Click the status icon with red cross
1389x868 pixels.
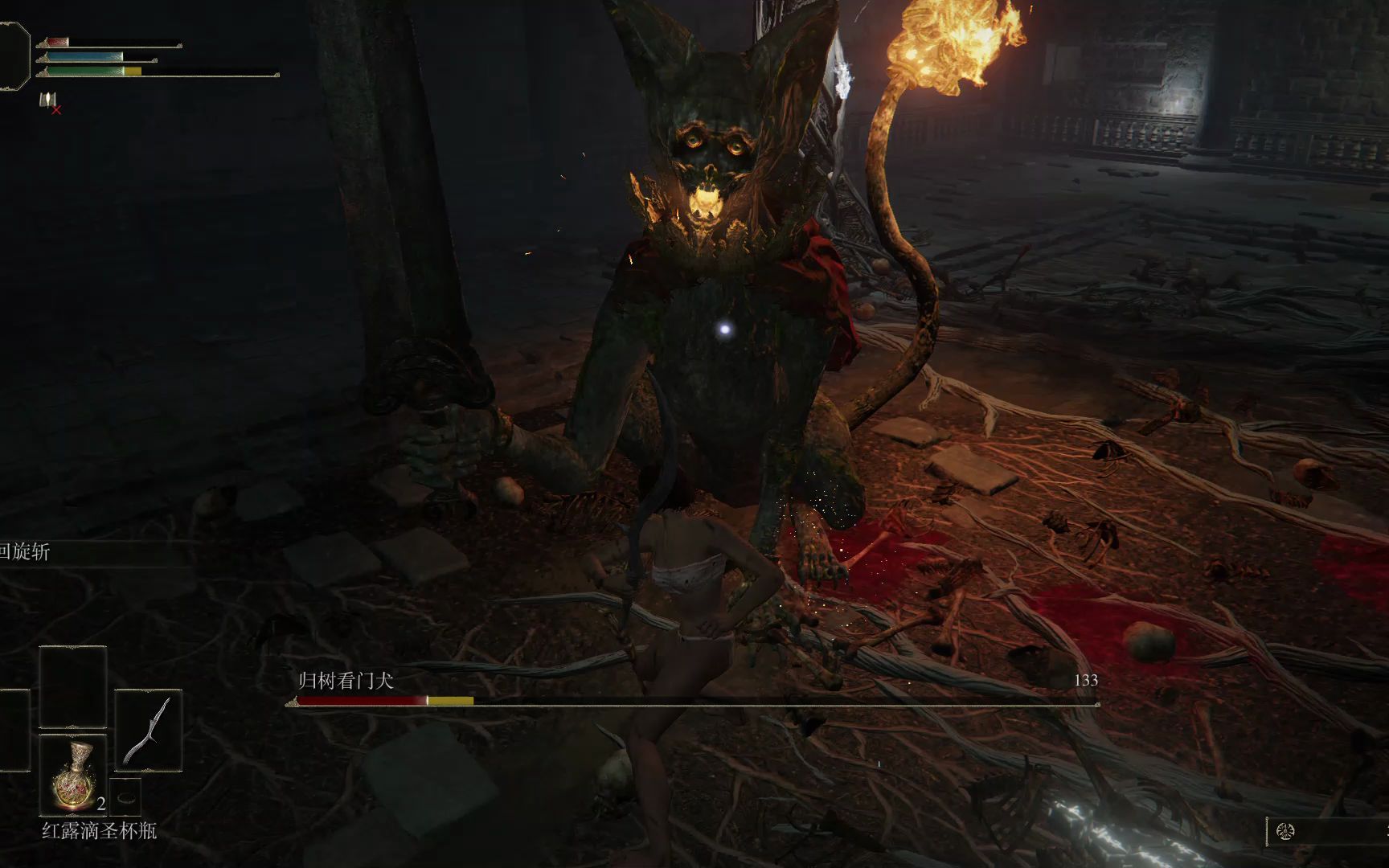point(50,102)
